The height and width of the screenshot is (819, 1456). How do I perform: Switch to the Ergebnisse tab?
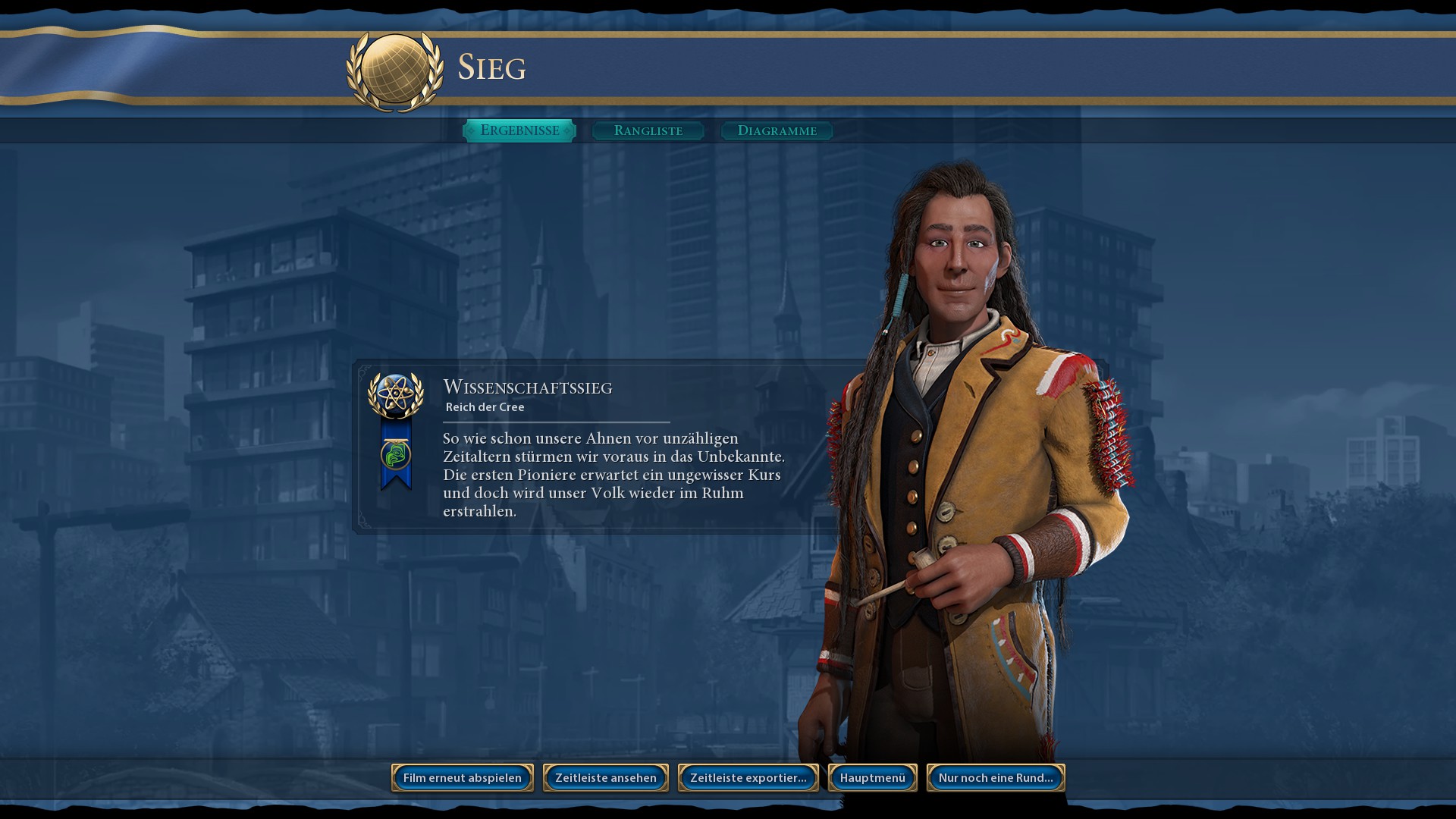click(519, 130)
